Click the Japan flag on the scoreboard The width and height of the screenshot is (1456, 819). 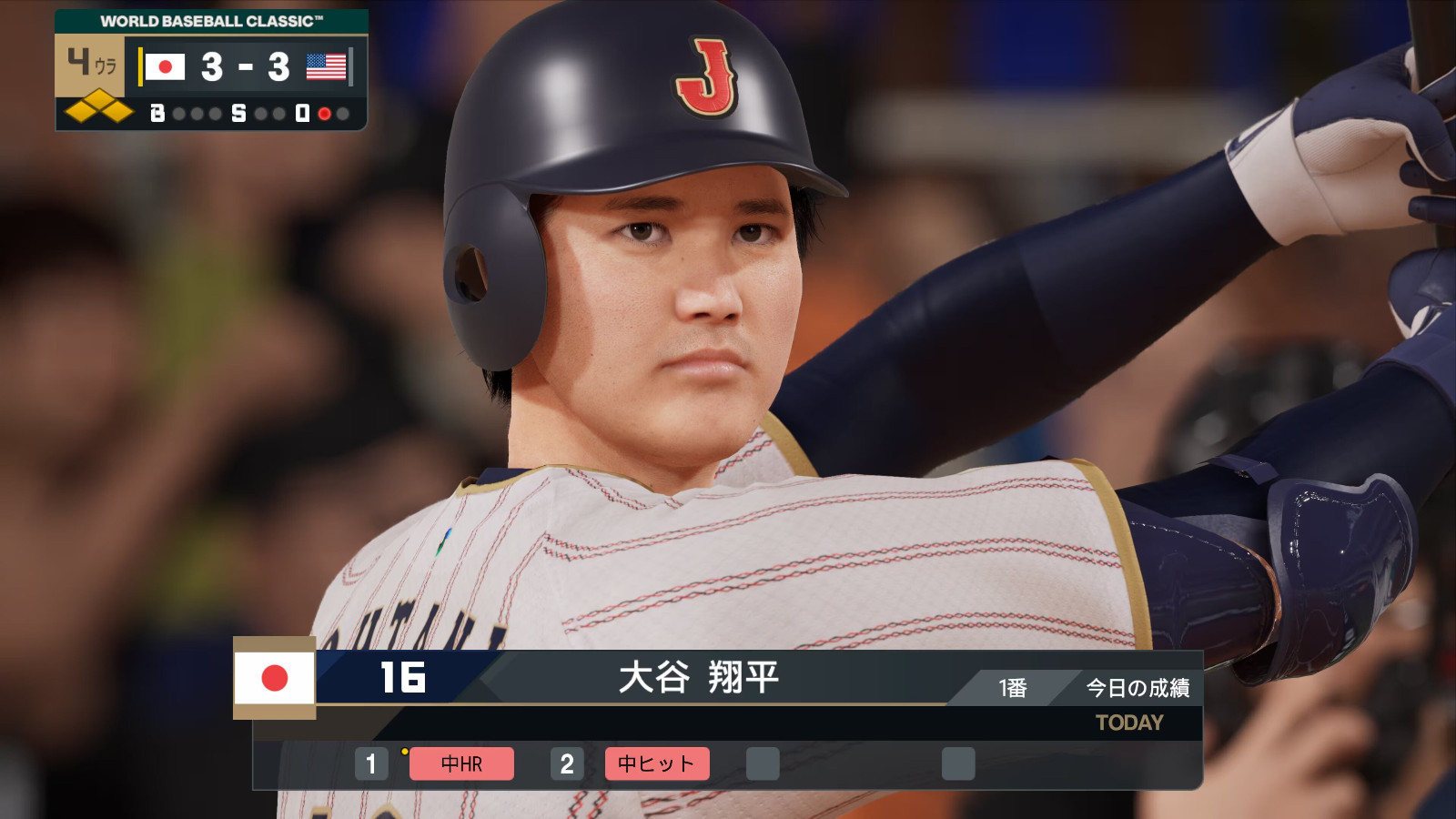(x=165, y=66)
